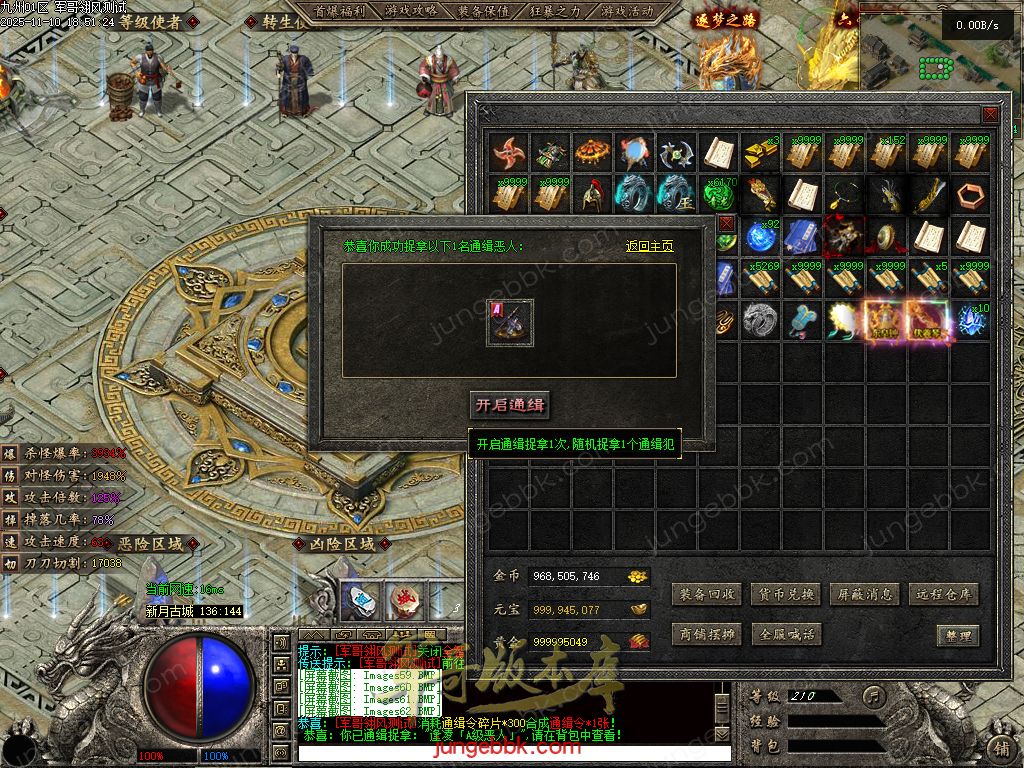Viewport: 1024px width, 768px height.
Task: Follow the 返回主页 link
Action: coord(649,246)
